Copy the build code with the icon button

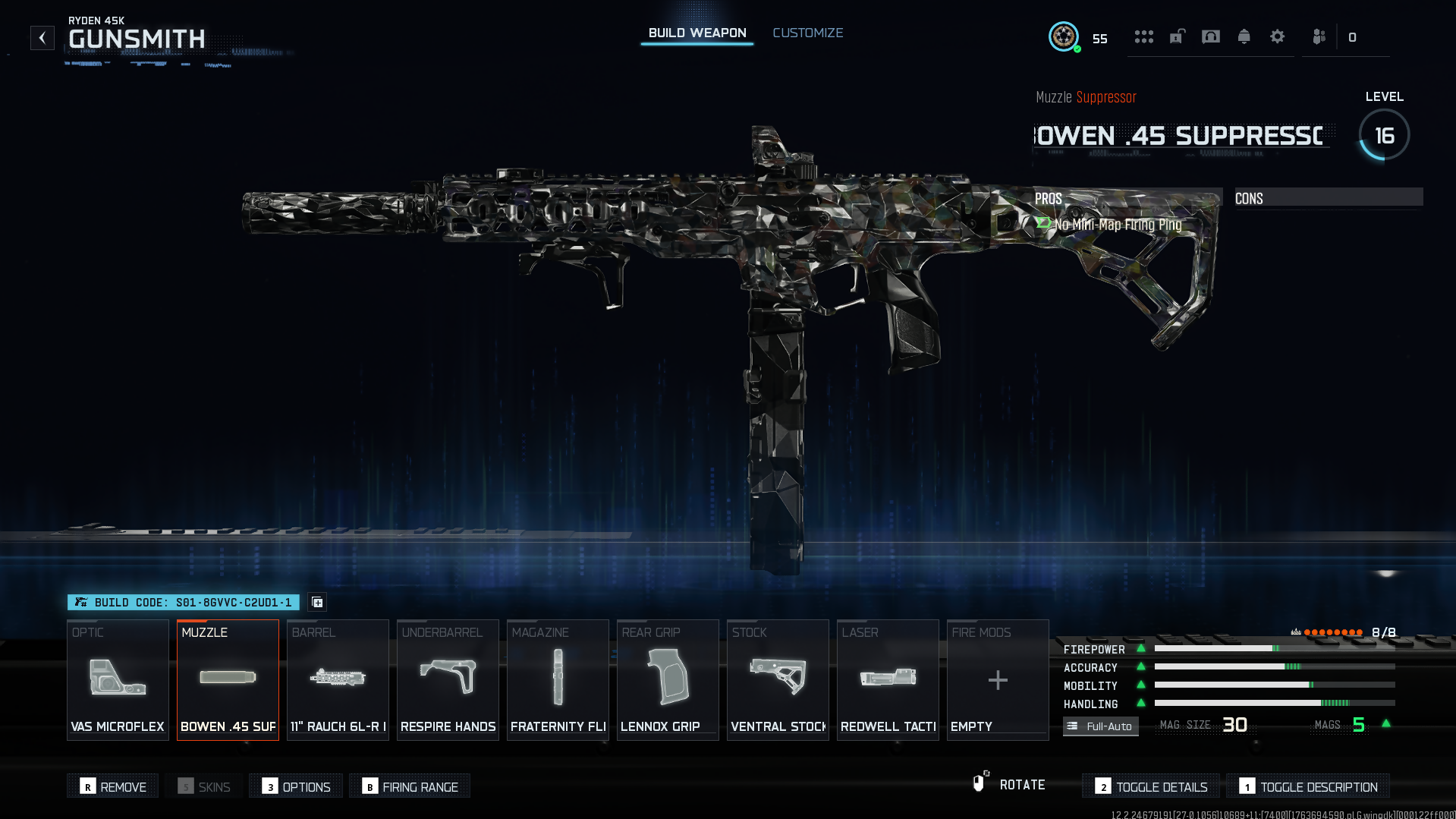click(317, 602)
